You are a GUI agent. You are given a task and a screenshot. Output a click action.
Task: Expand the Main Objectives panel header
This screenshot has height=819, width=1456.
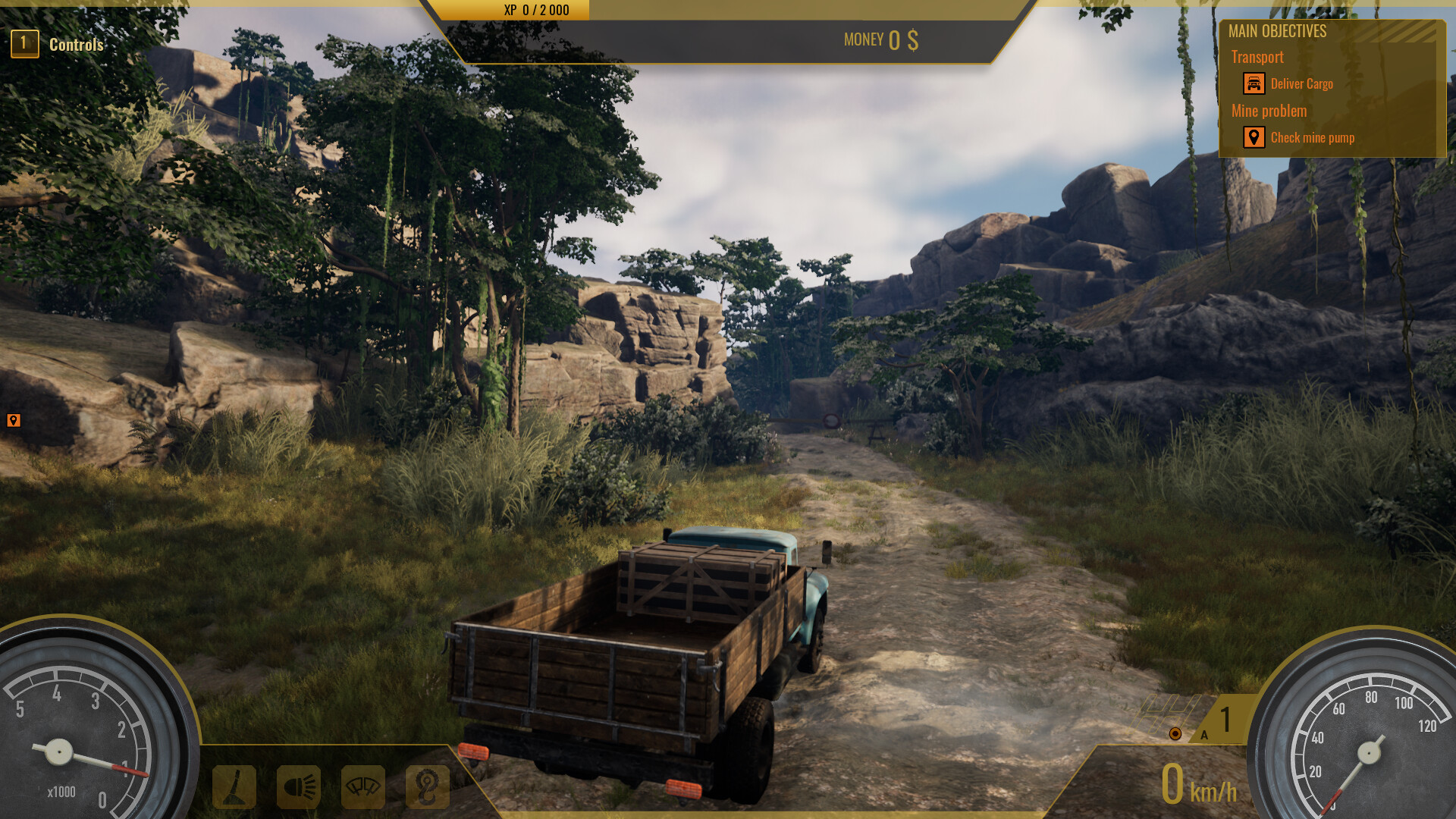click(x=1278, y=31)
